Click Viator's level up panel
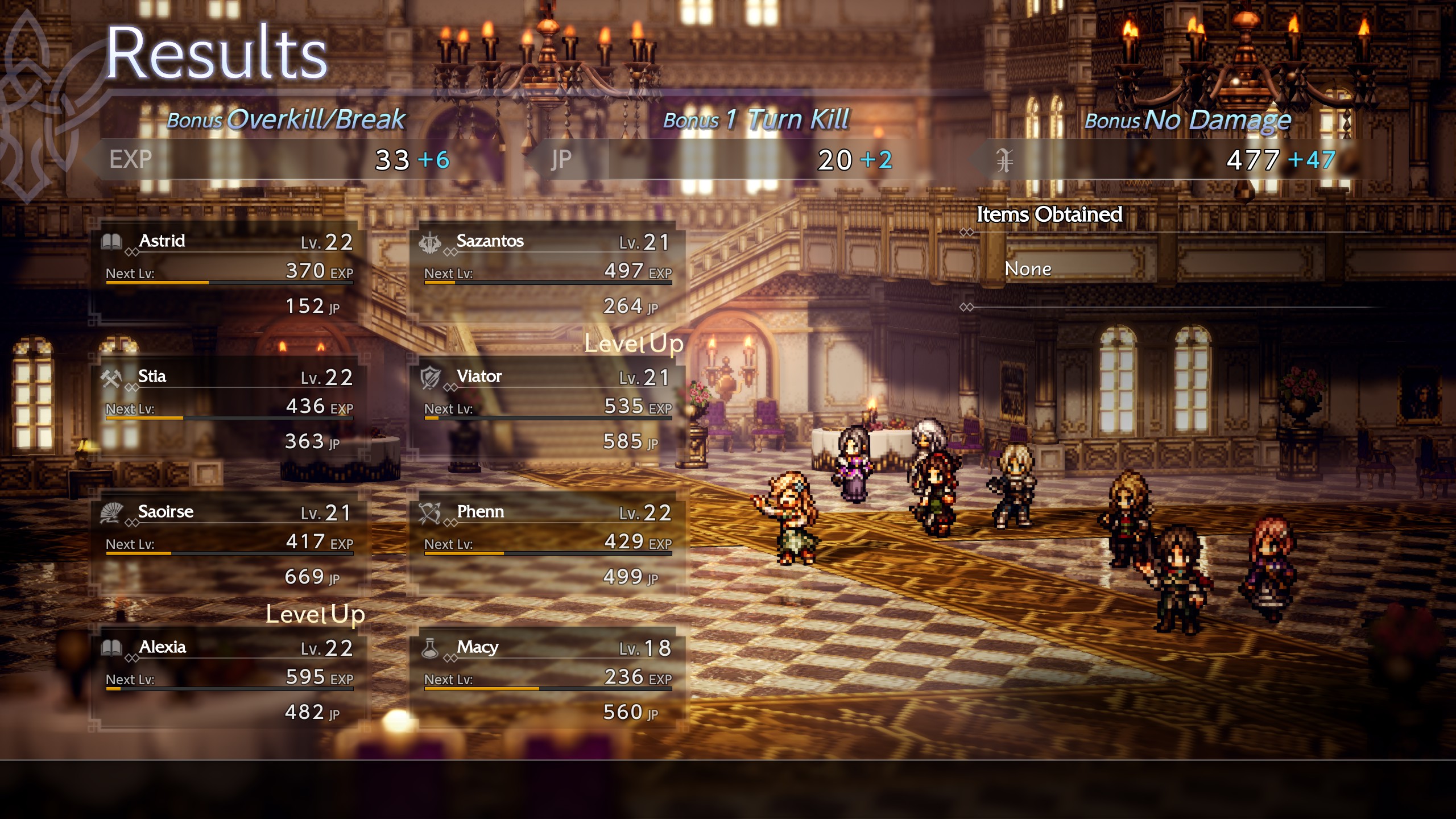This screenshot has width=1456, height=819. pyautogui.click(x=547, y=409)
